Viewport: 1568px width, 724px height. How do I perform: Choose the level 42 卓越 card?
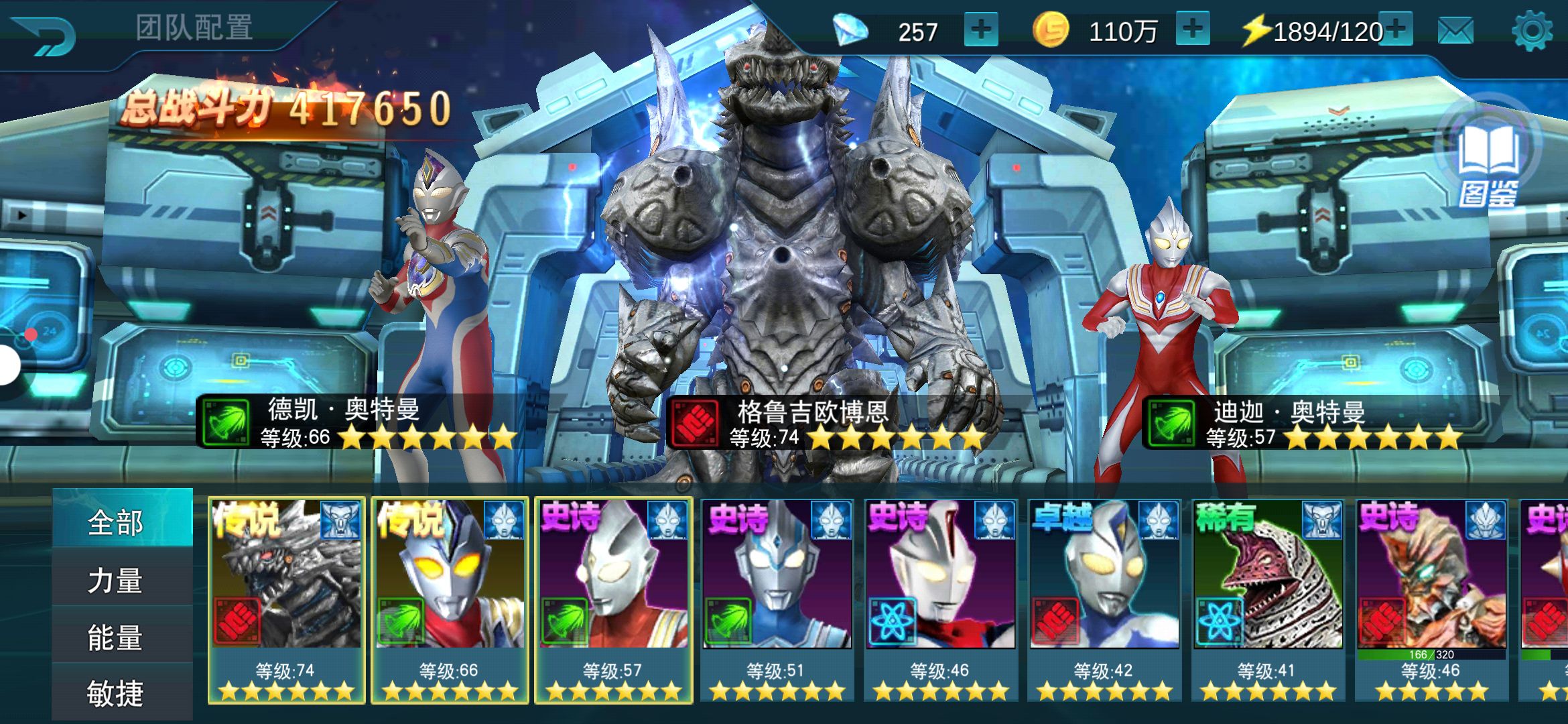1104,599
